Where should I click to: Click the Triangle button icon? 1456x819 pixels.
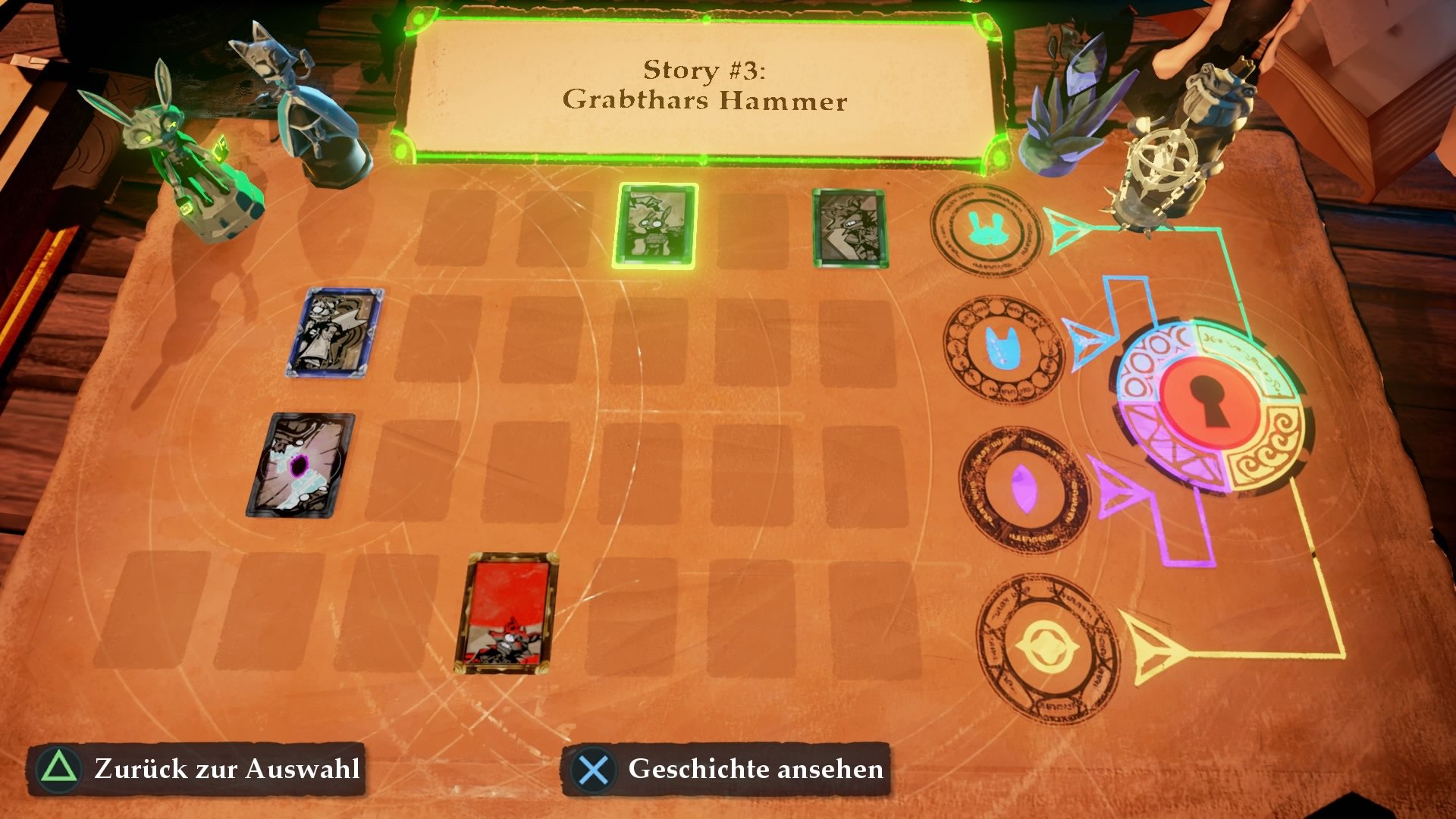point(58,769)
